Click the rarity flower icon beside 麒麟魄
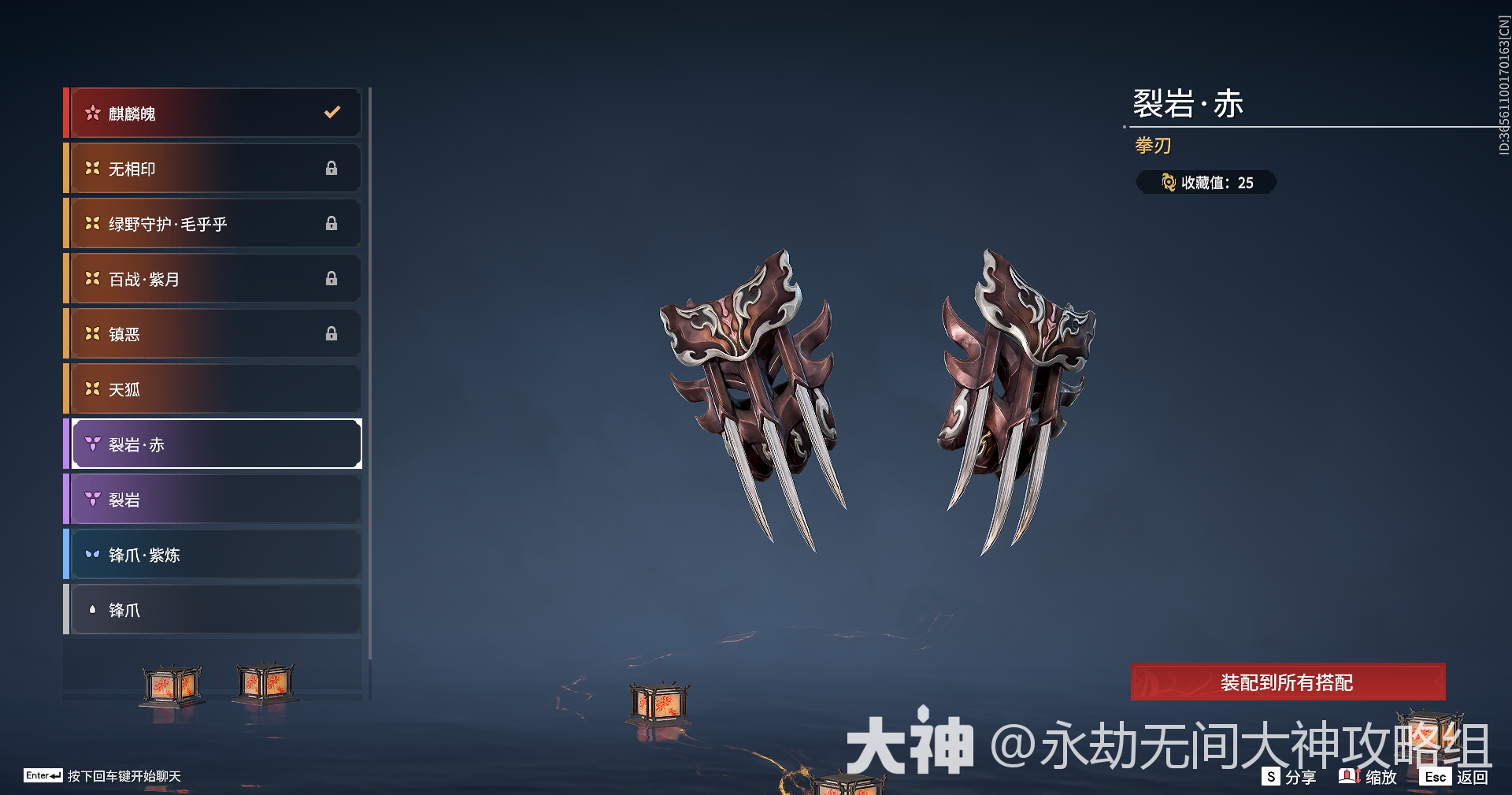 point(93,113)
